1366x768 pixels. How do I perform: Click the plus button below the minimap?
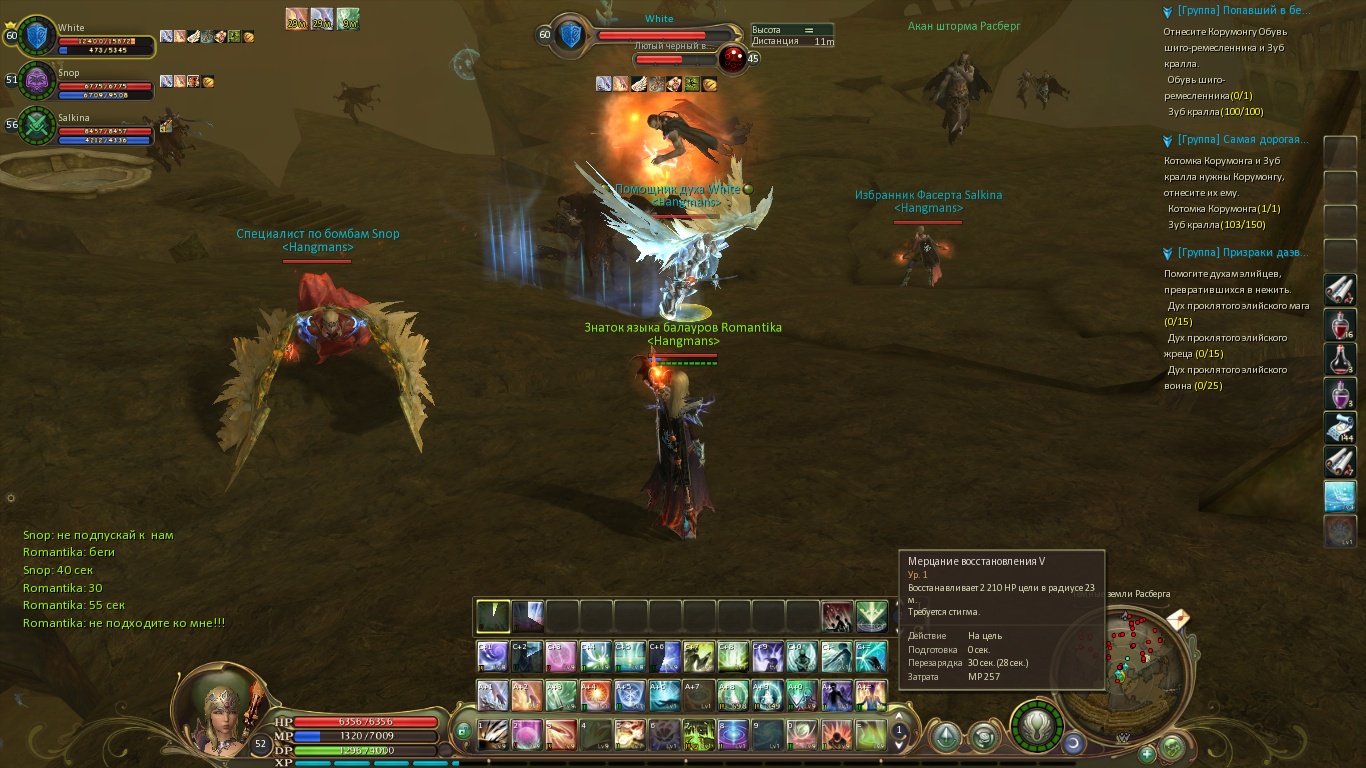coord(1146,753)
